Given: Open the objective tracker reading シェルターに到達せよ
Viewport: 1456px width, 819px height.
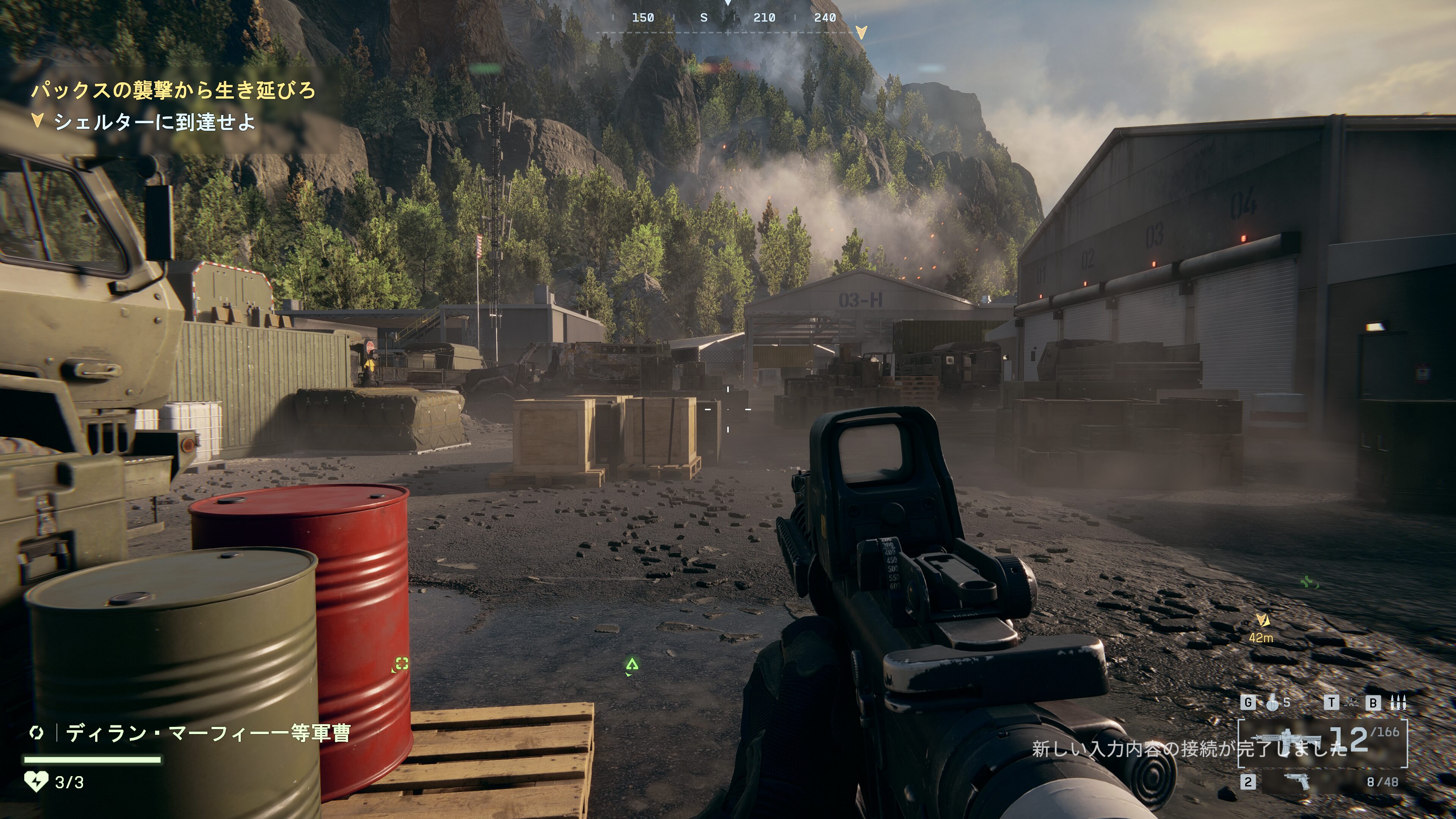Looking at the screenshot, I should [x=154, y=122].
